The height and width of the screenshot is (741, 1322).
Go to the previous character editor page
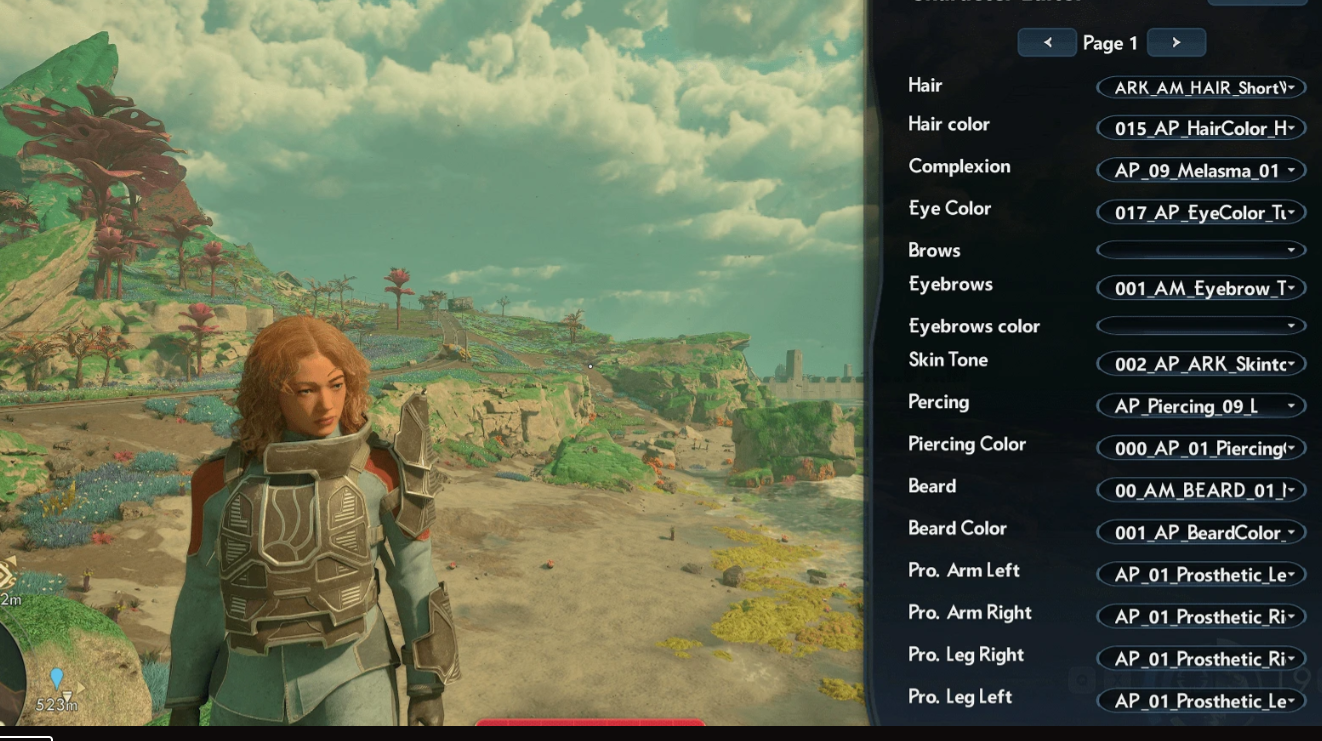pos(1046,43)
